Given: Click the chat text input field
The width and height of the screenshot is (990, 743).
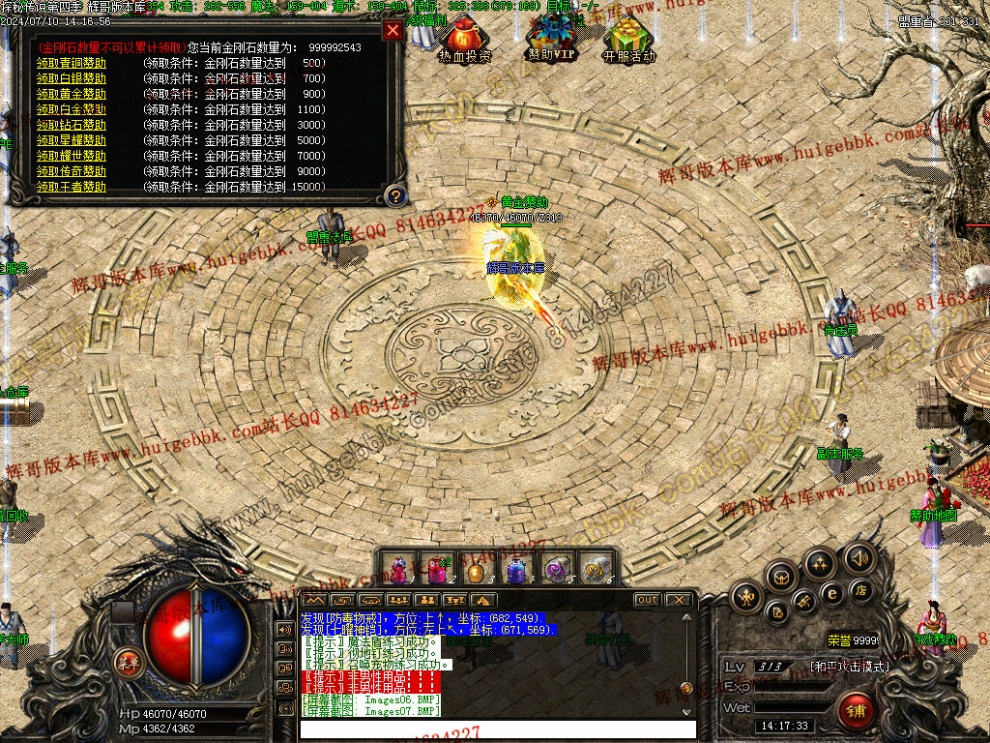Looking at the screenshot, I should tap(497, 729).
